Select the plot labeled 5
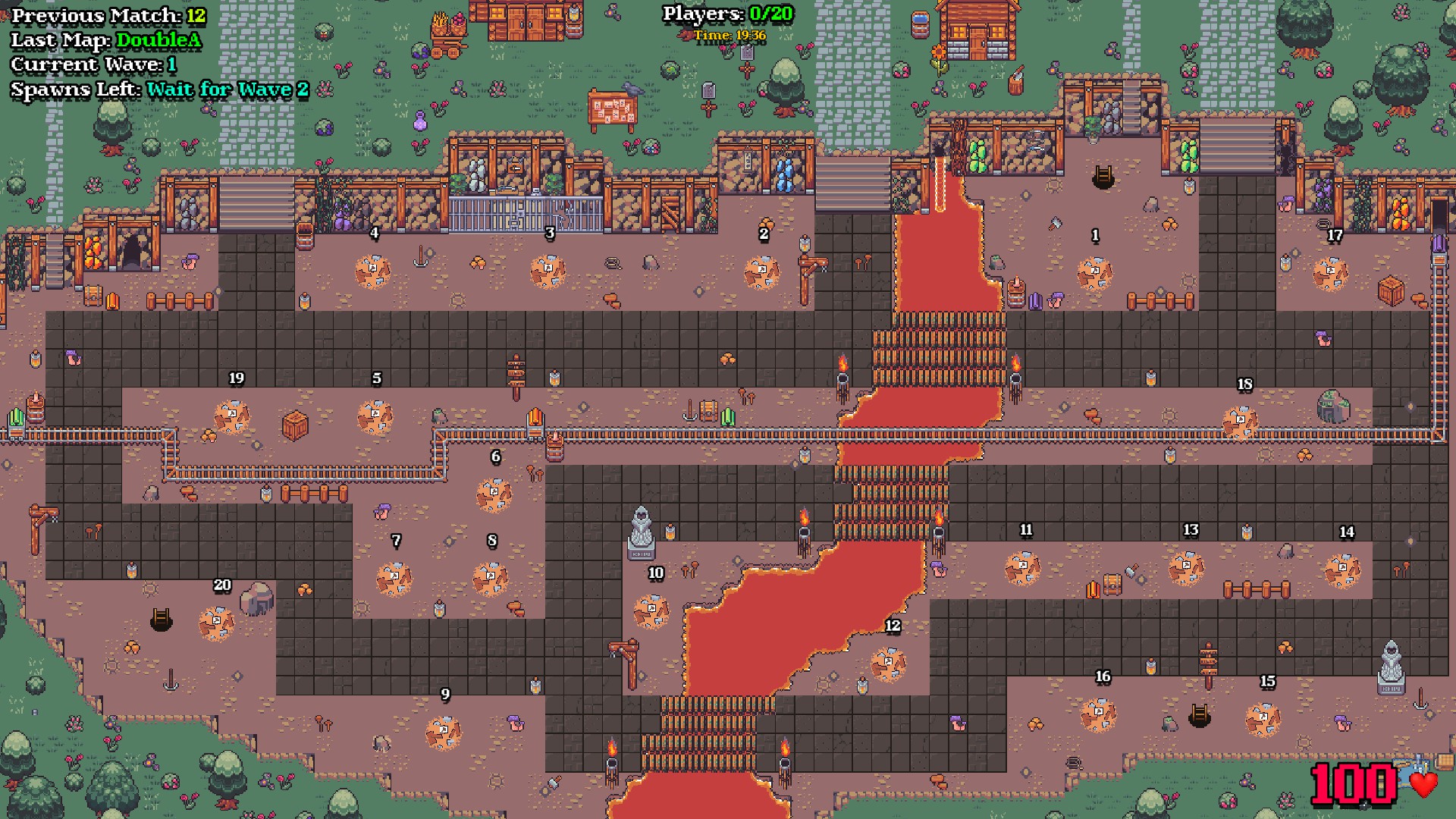 [x=375, y=417]
